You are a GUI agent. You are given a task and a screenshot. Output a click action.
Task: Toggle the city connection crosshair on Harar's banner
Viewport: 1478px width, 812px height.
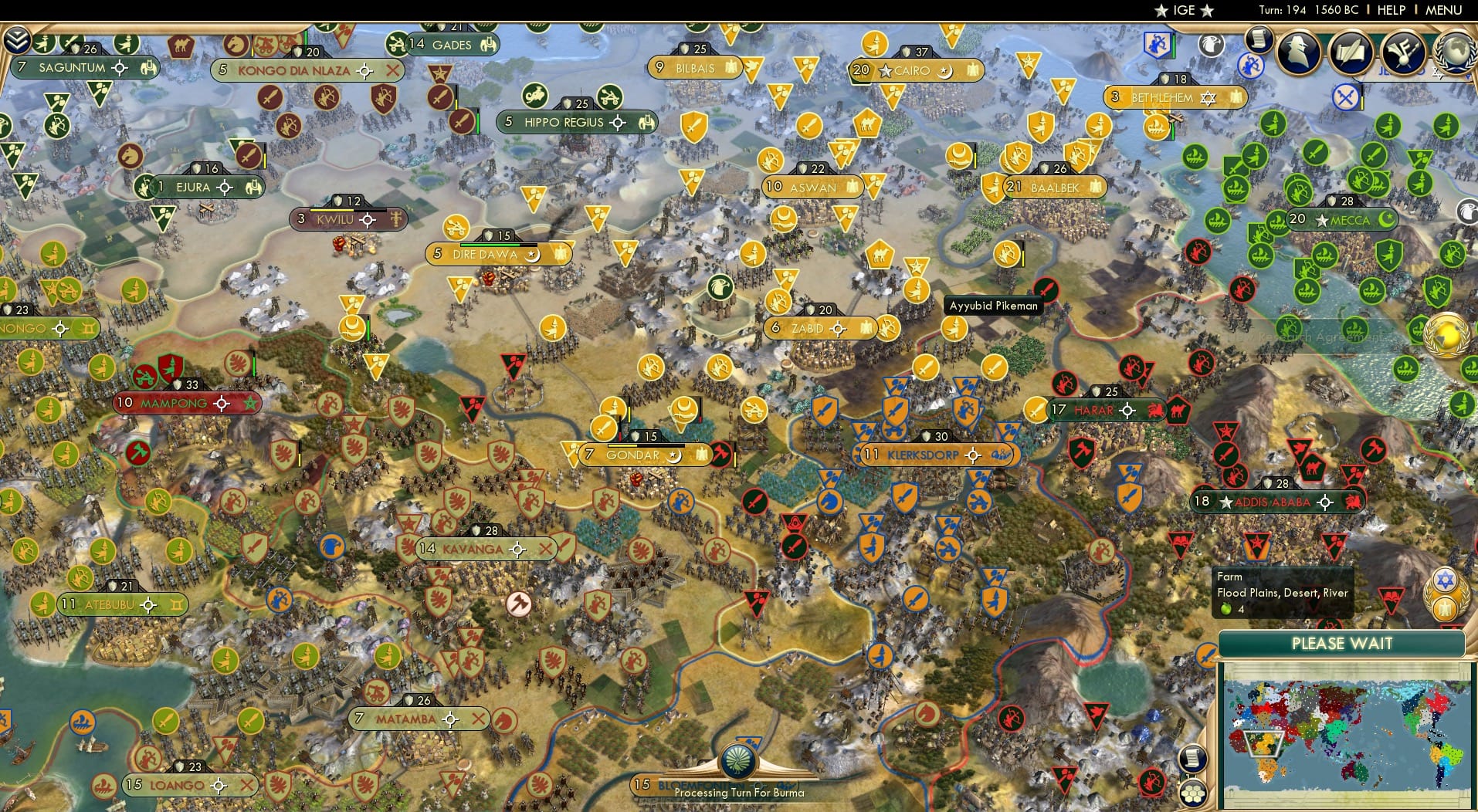(x=1127, y=411)
